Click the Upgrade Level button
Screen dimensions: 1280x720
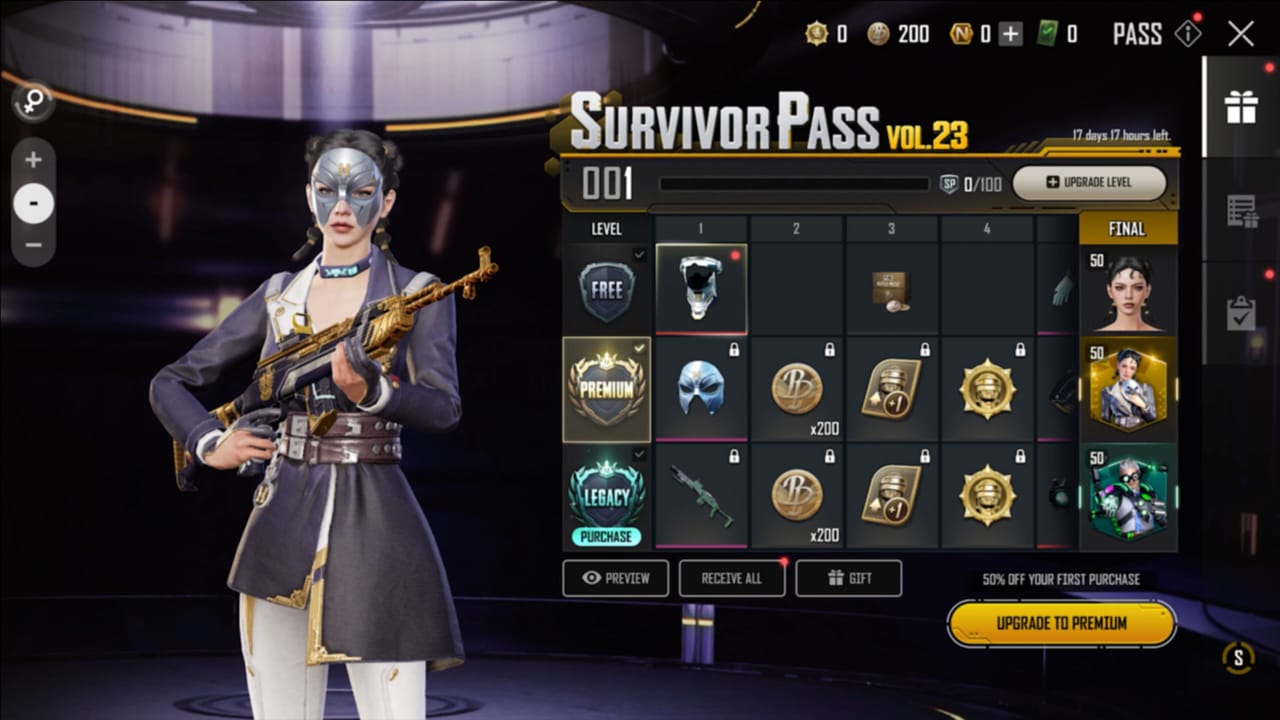click(x=1089, y=183)
